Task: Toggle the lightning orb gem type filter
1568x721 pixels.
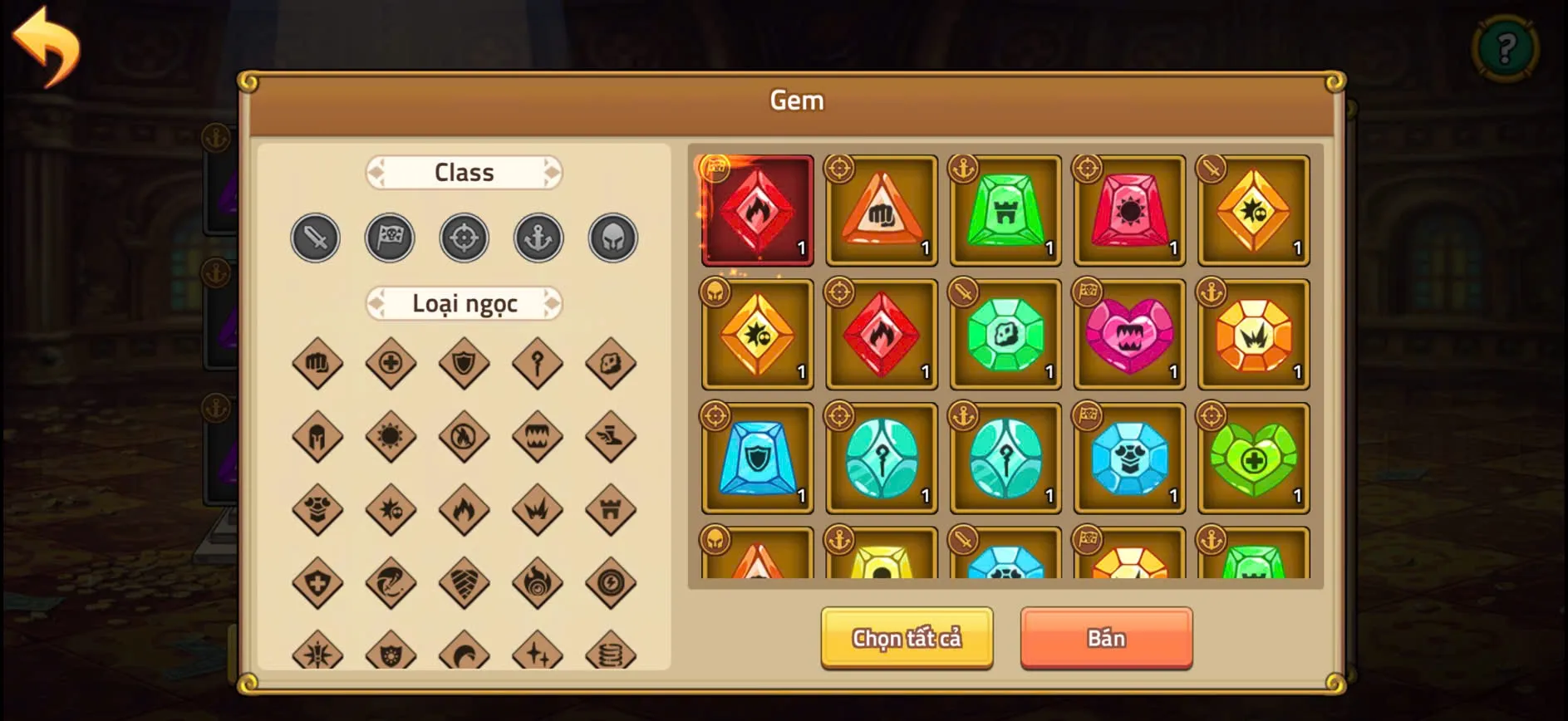Action: tap(611, 582)
